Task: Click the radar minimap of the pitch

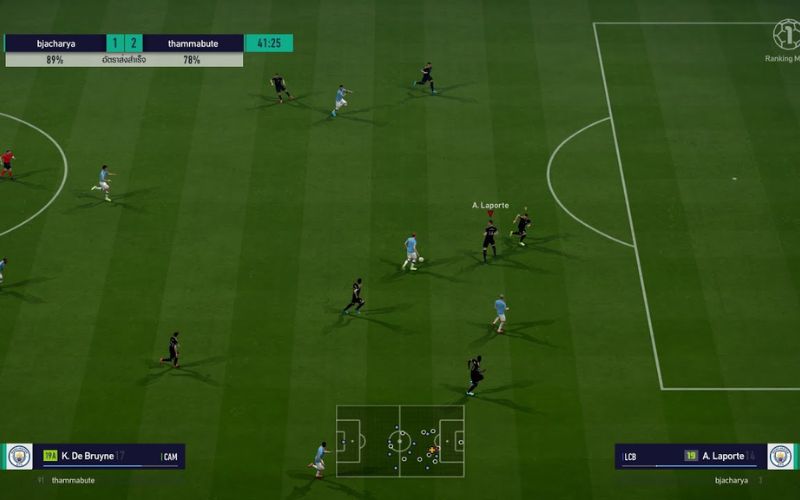Action: point(400,441)
